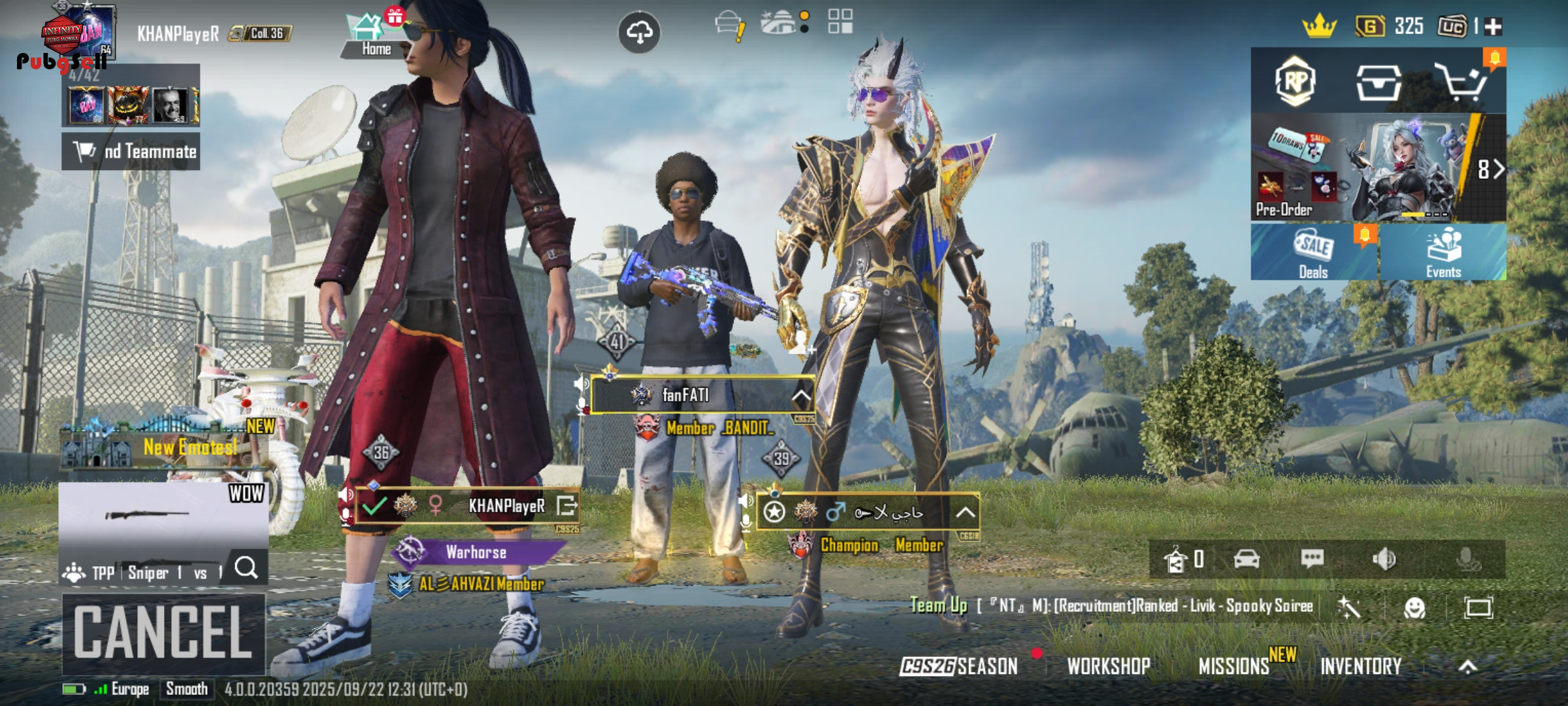
Task: Expand fanFATI's player nameplate
Action: 801,395
